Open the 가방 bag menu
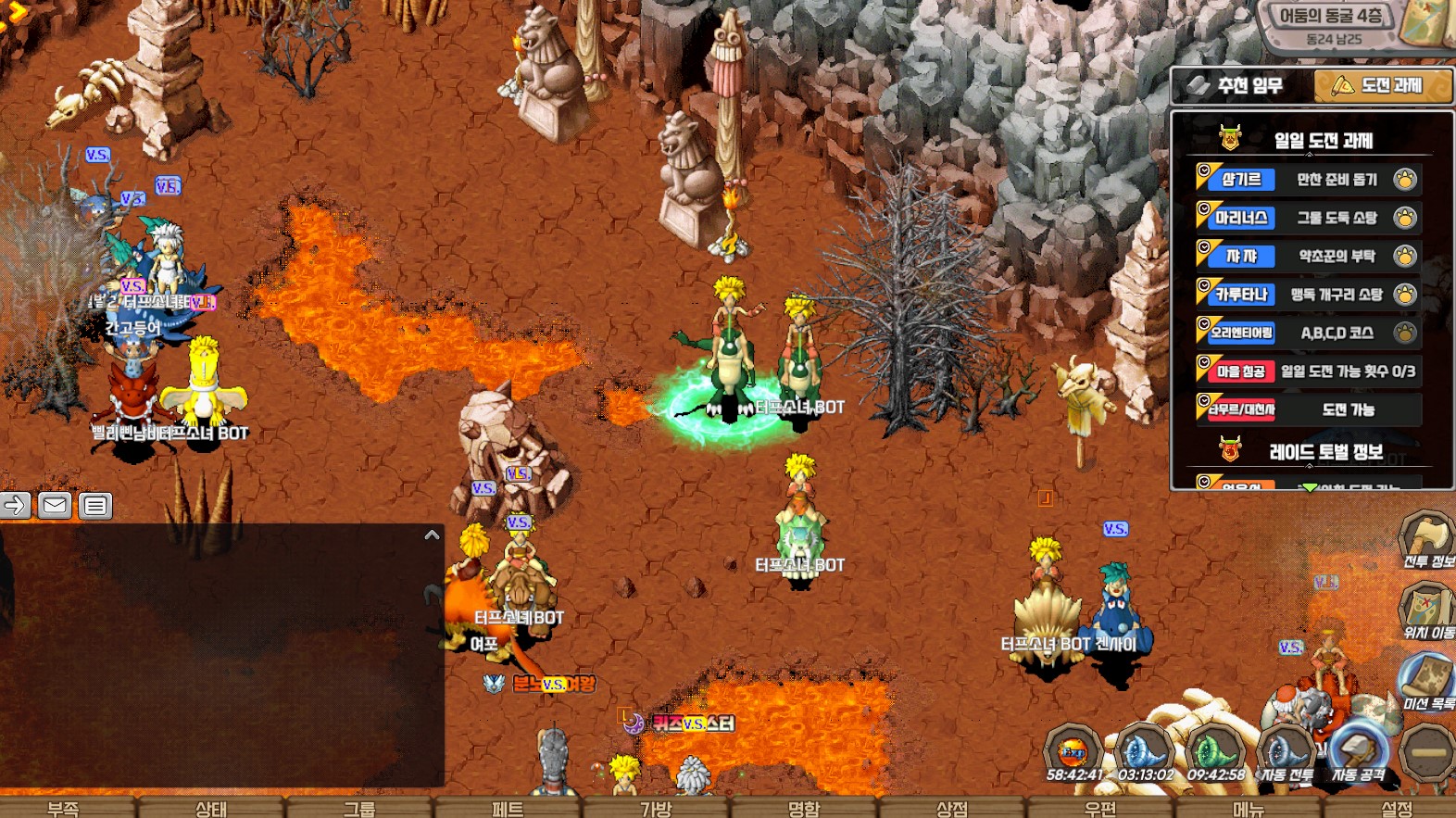The height and width of the screenshot is (818, 1456). [x=656, y=809]
